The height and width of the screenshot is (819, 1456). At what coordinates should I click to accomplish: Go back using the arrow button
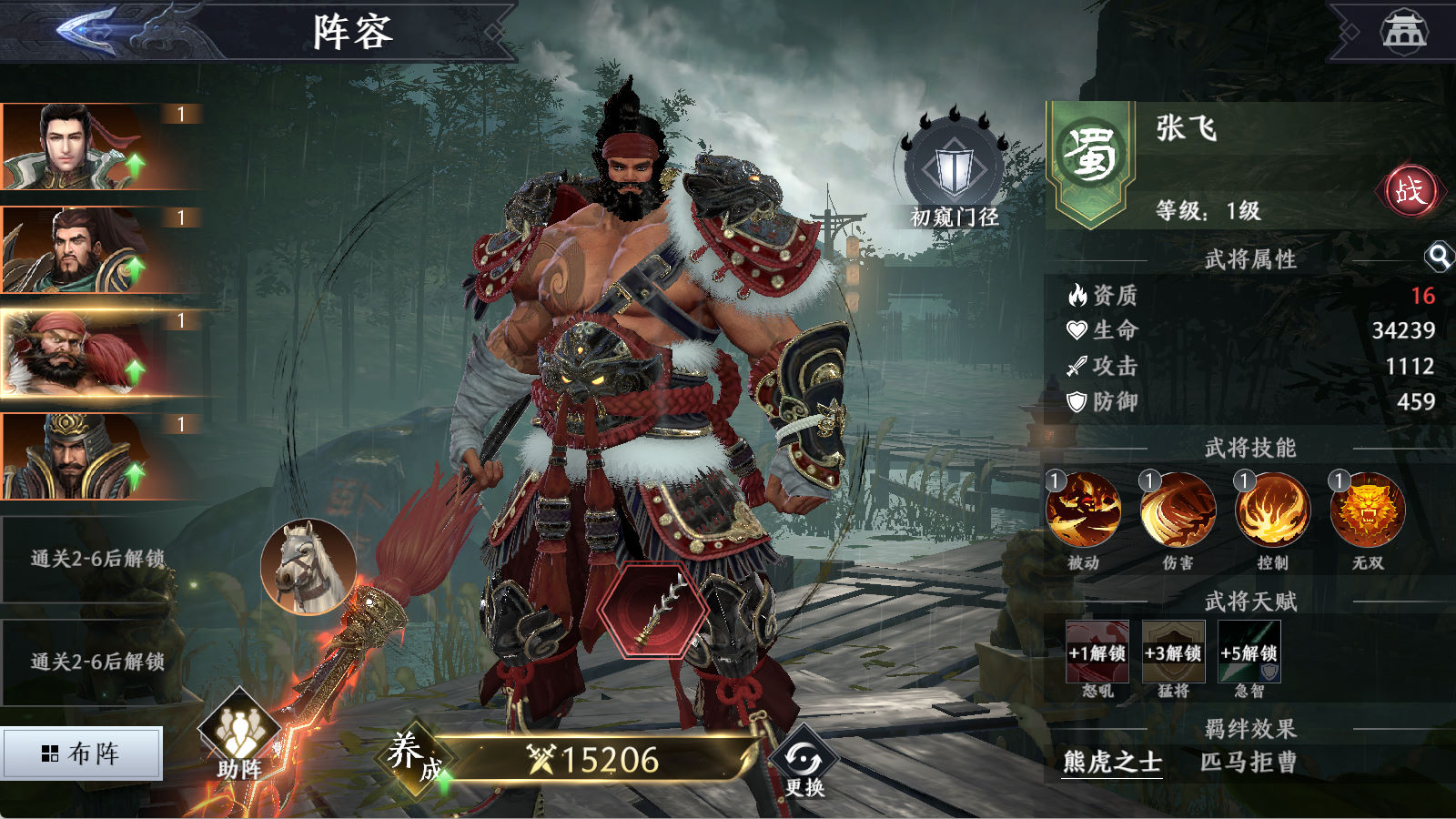[88, 30]
